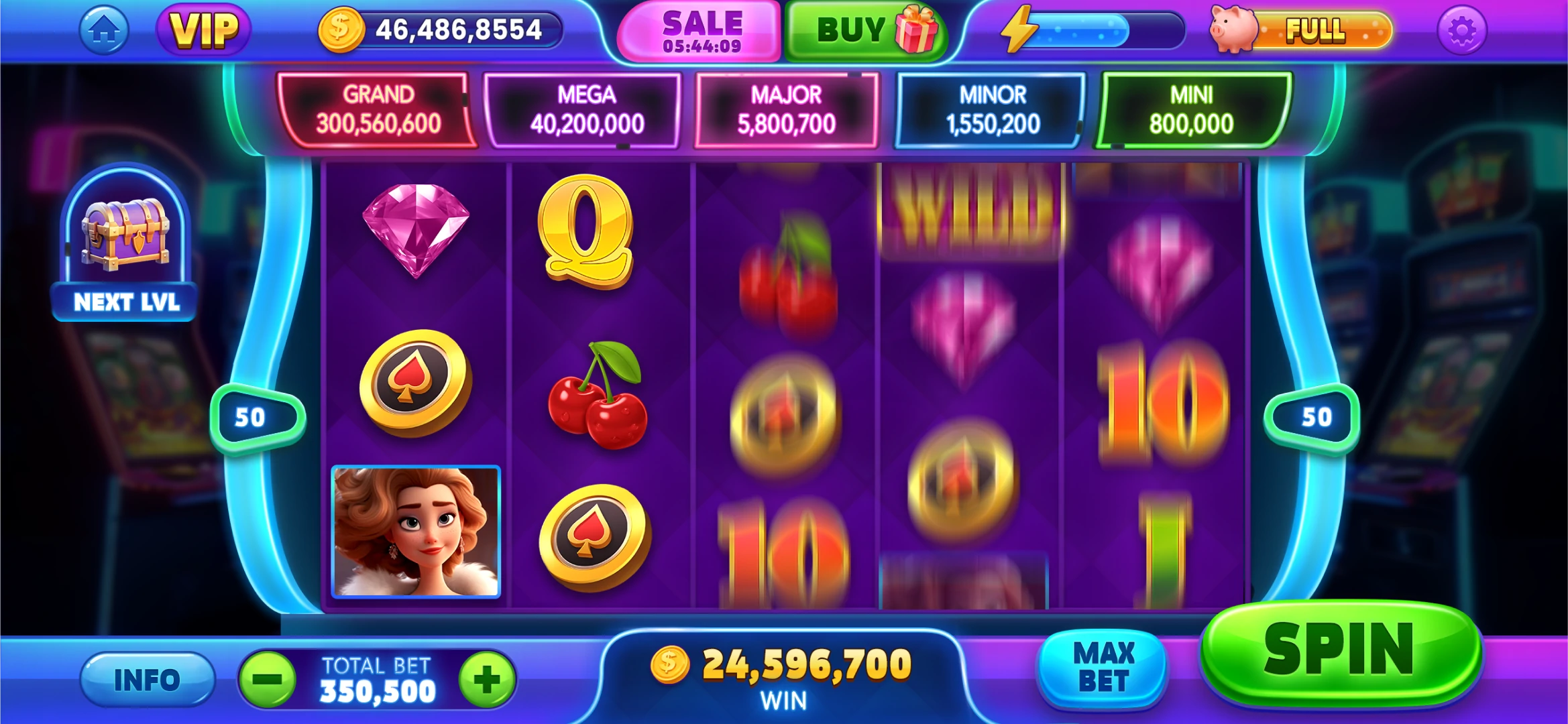Open the VIP badge

tap(204, 30)
